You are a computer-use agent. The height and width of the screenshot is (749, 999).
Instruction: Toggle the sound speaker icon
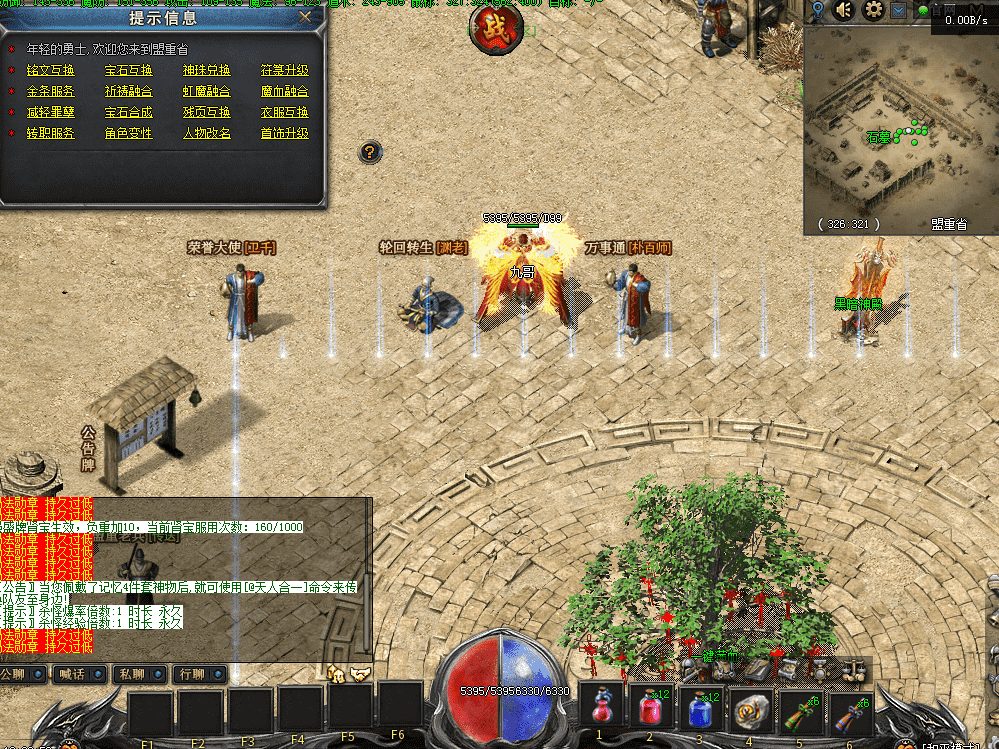pyautogui.click(x=845, y=11)
